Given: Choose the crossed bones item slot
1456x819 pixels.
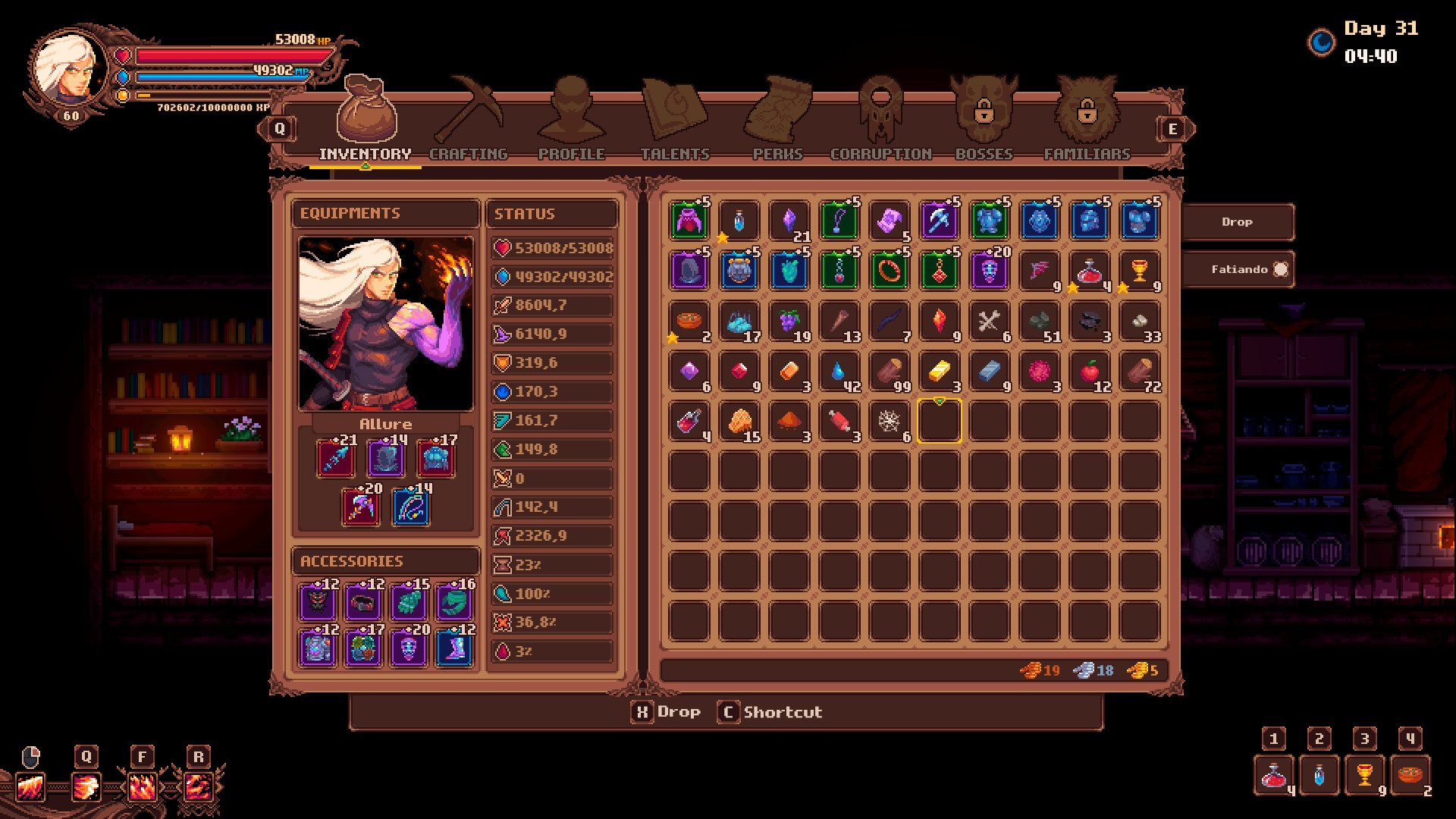Looking at the screenshot, I should 989,321.
